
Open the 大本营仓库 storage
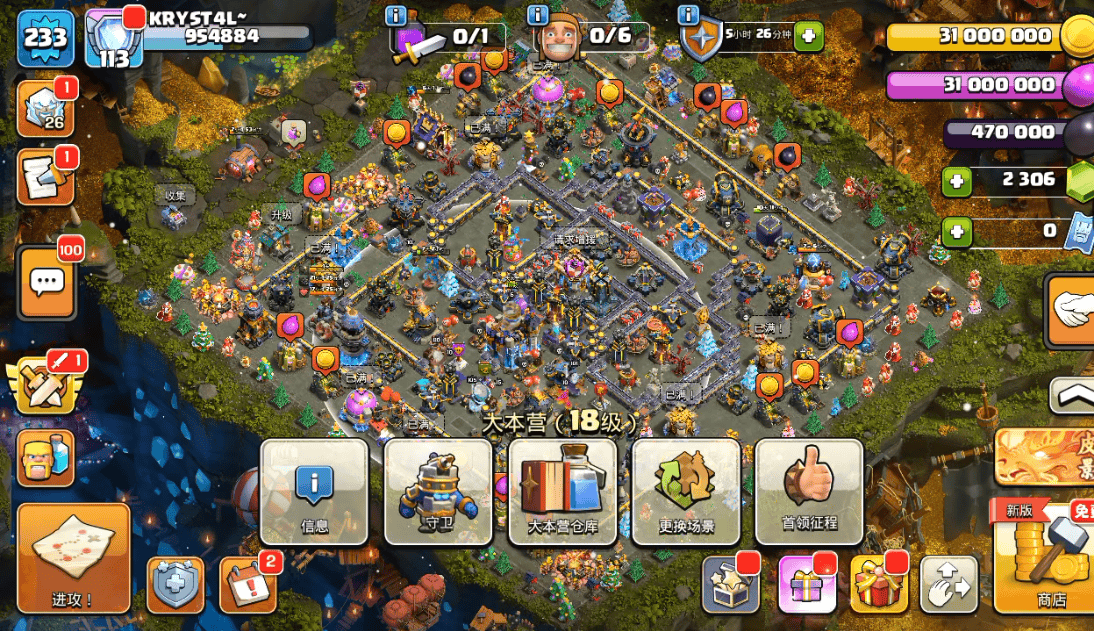(562, 491)
